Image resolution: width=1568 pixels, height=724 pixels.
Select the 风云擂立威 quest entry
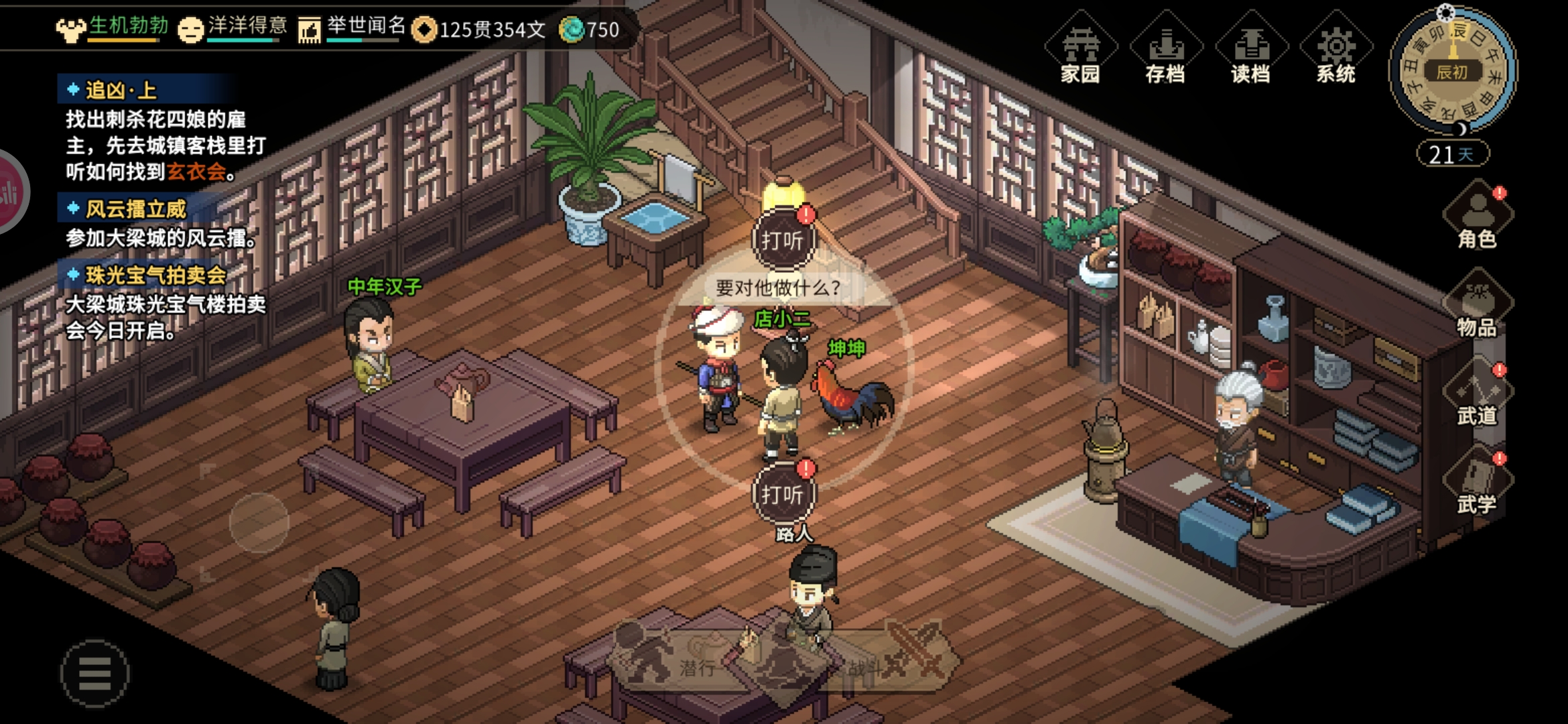coord(135,209)
